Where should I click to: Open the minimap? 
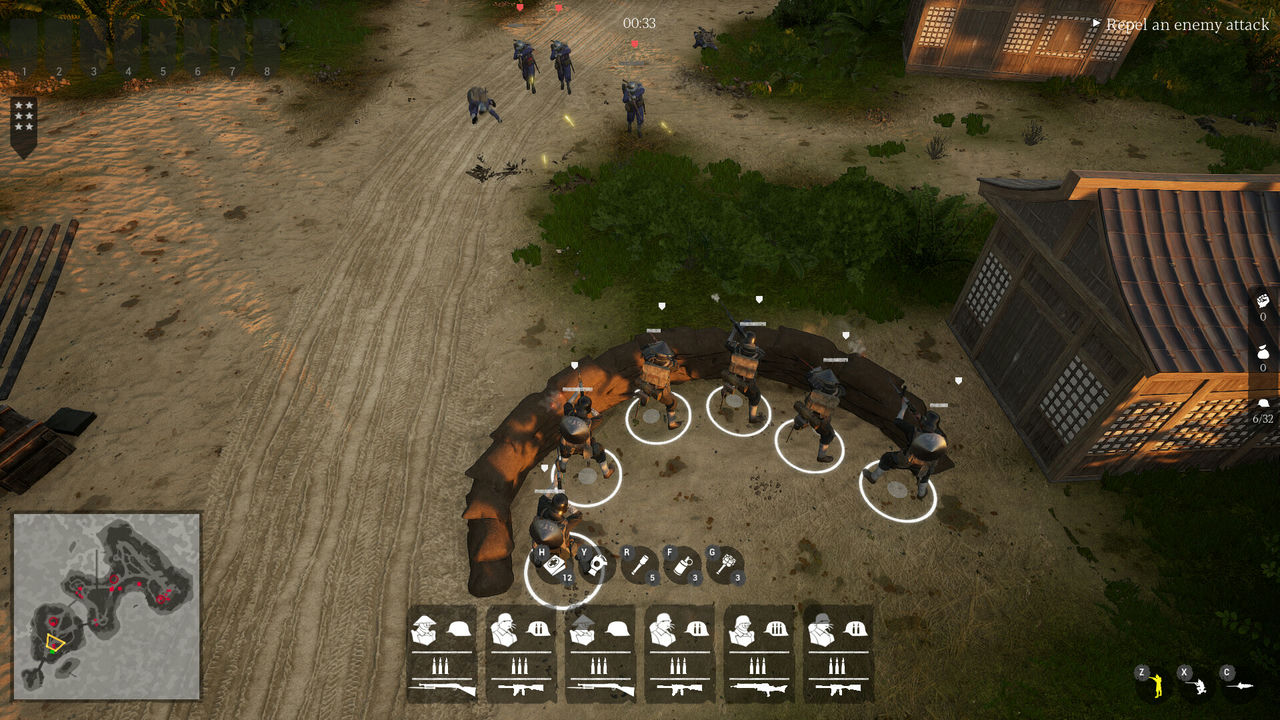pos(107,606)
